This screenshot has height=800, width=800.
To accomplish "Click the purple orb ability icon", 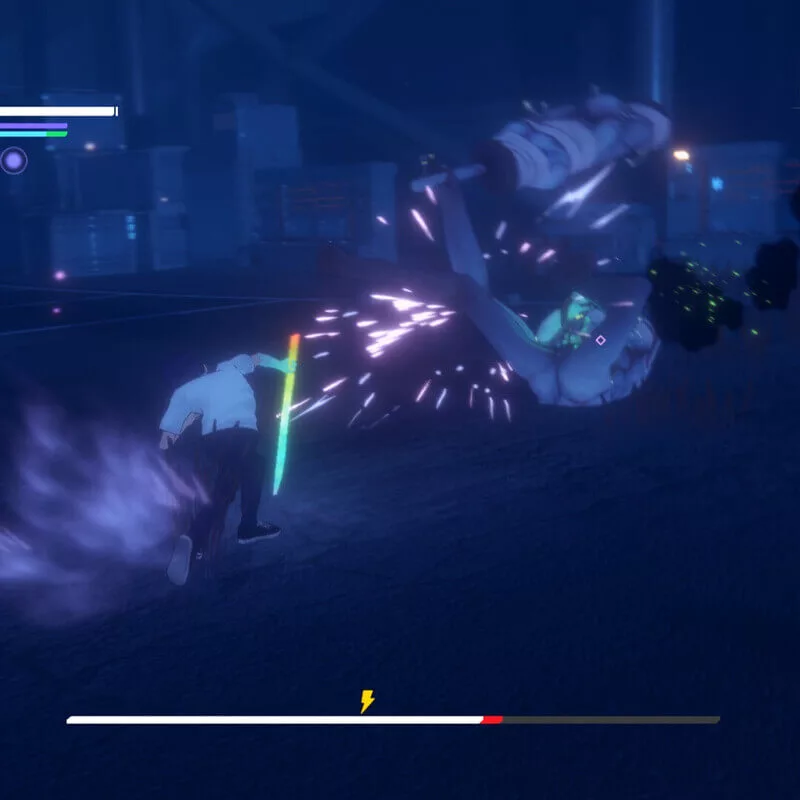I will [x=14, y=160].
